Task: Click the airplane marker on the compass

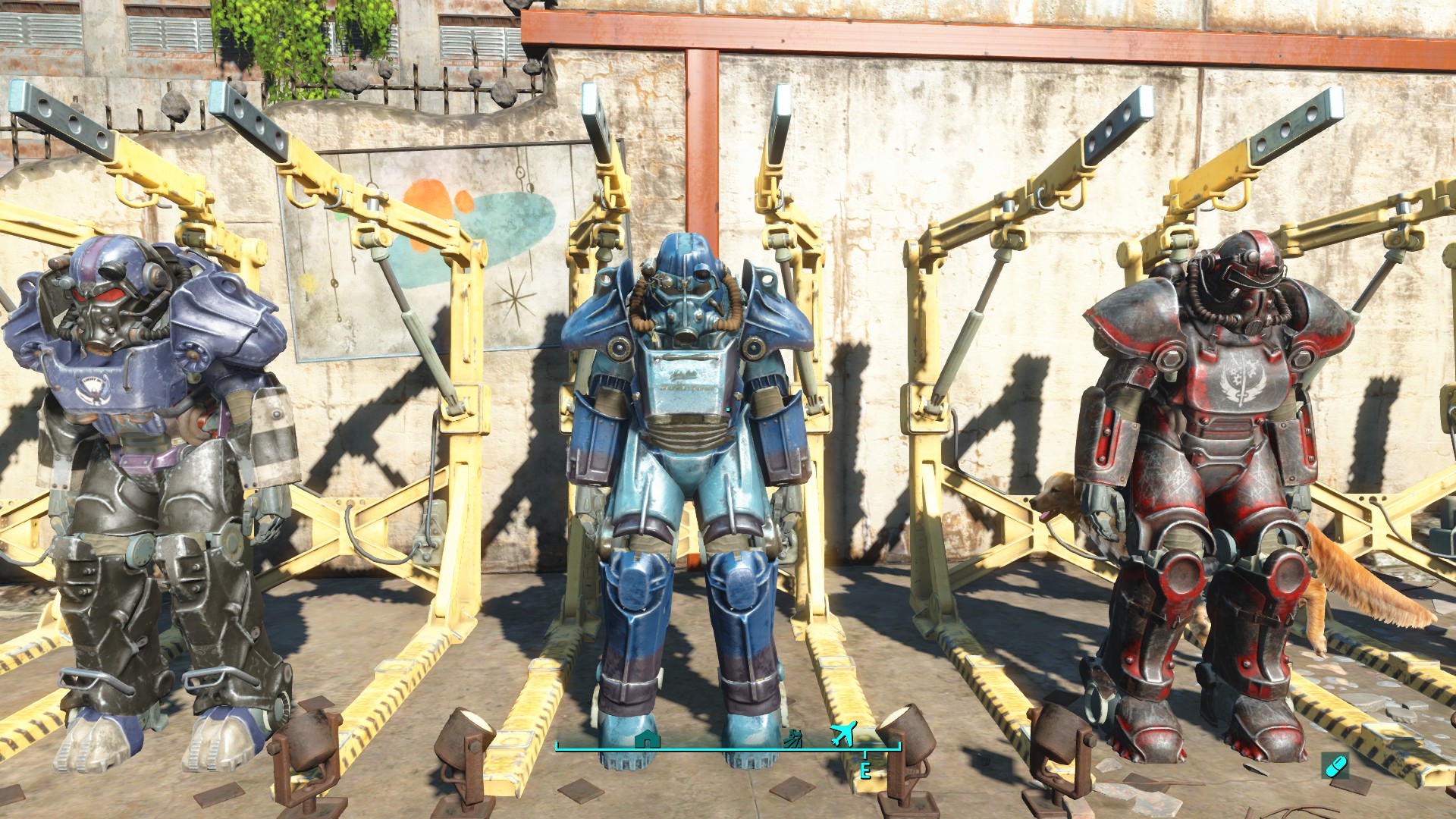Action: (x=843, y=733)
